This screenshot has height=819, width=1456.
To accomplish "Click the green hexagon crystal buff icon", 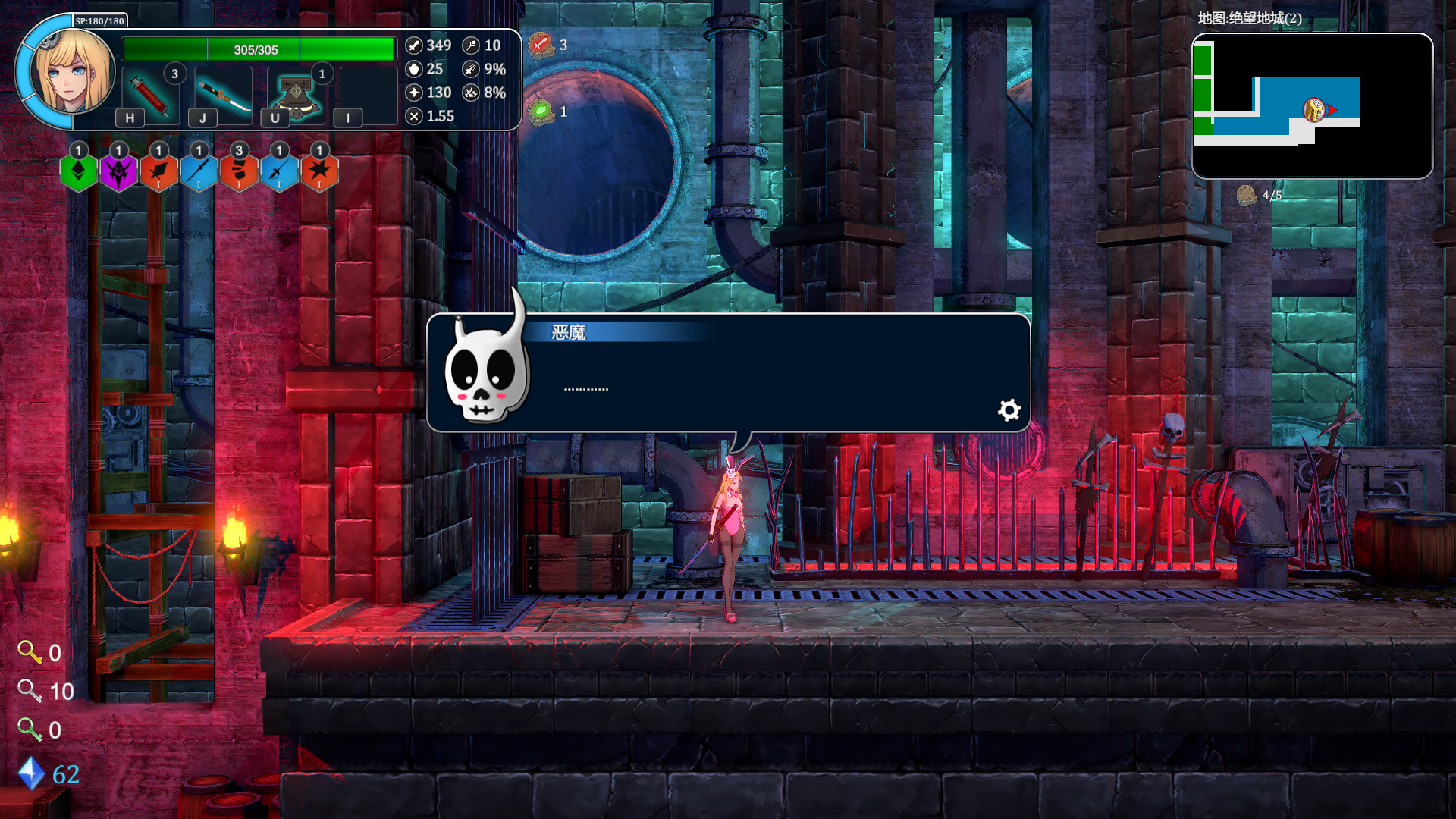I will 79,172.
